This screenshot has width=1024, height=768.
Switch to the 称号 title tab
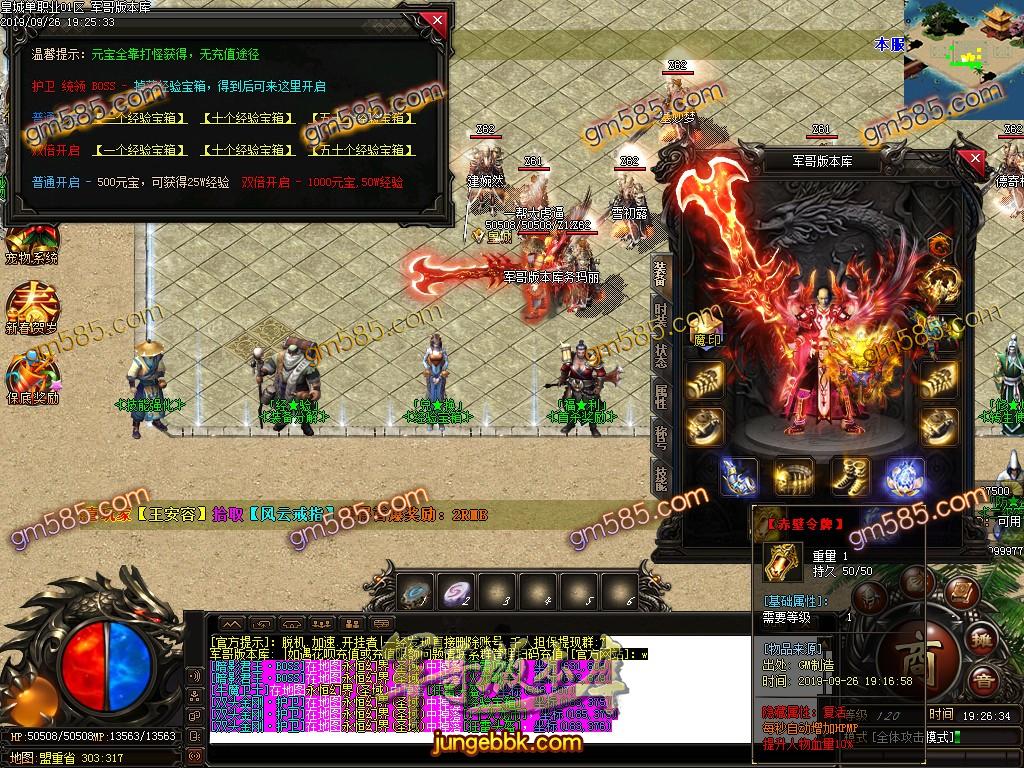(661, 437)
